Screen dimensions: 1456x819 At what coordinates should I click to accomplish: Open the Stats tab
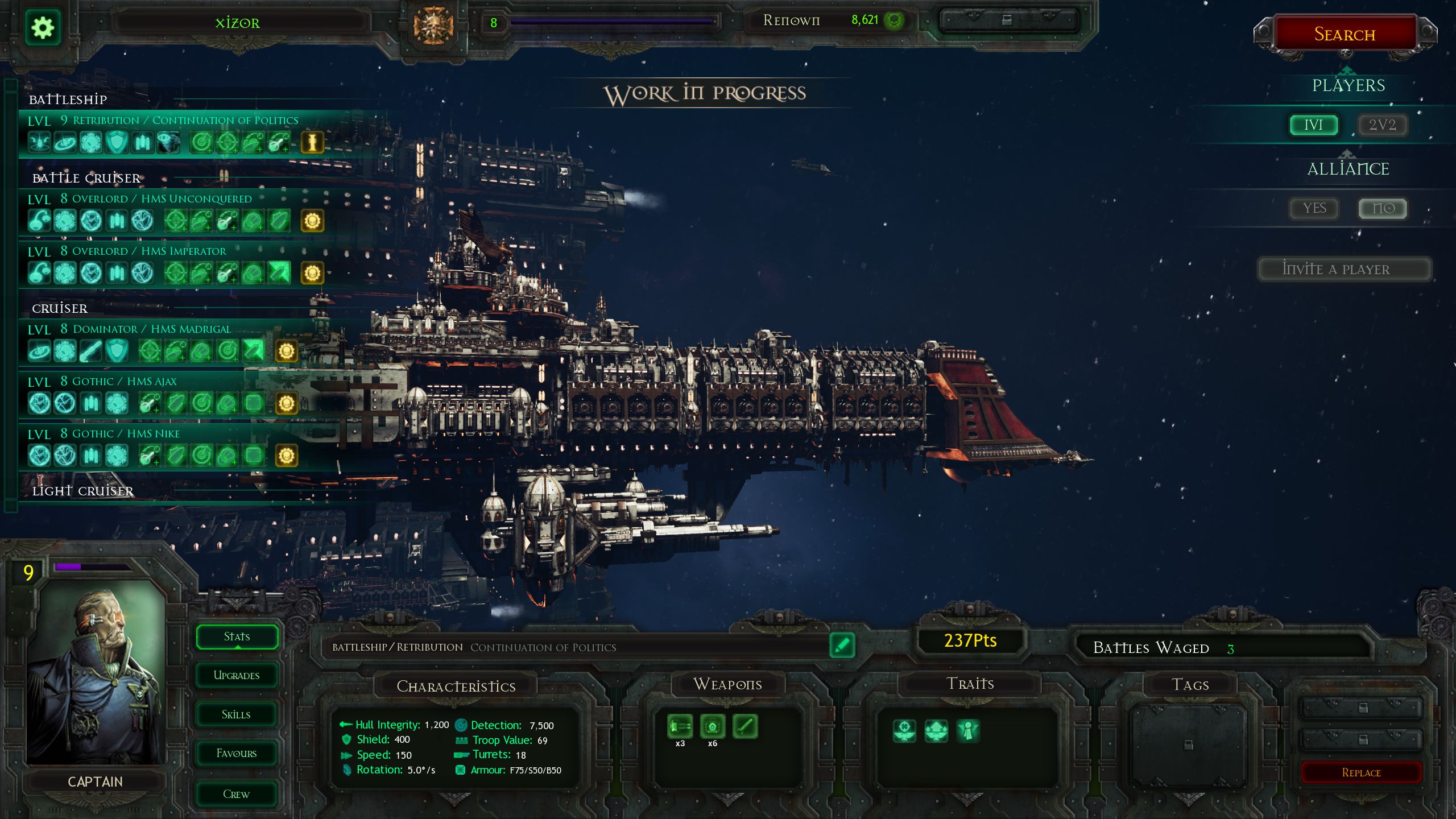[237, 636]
